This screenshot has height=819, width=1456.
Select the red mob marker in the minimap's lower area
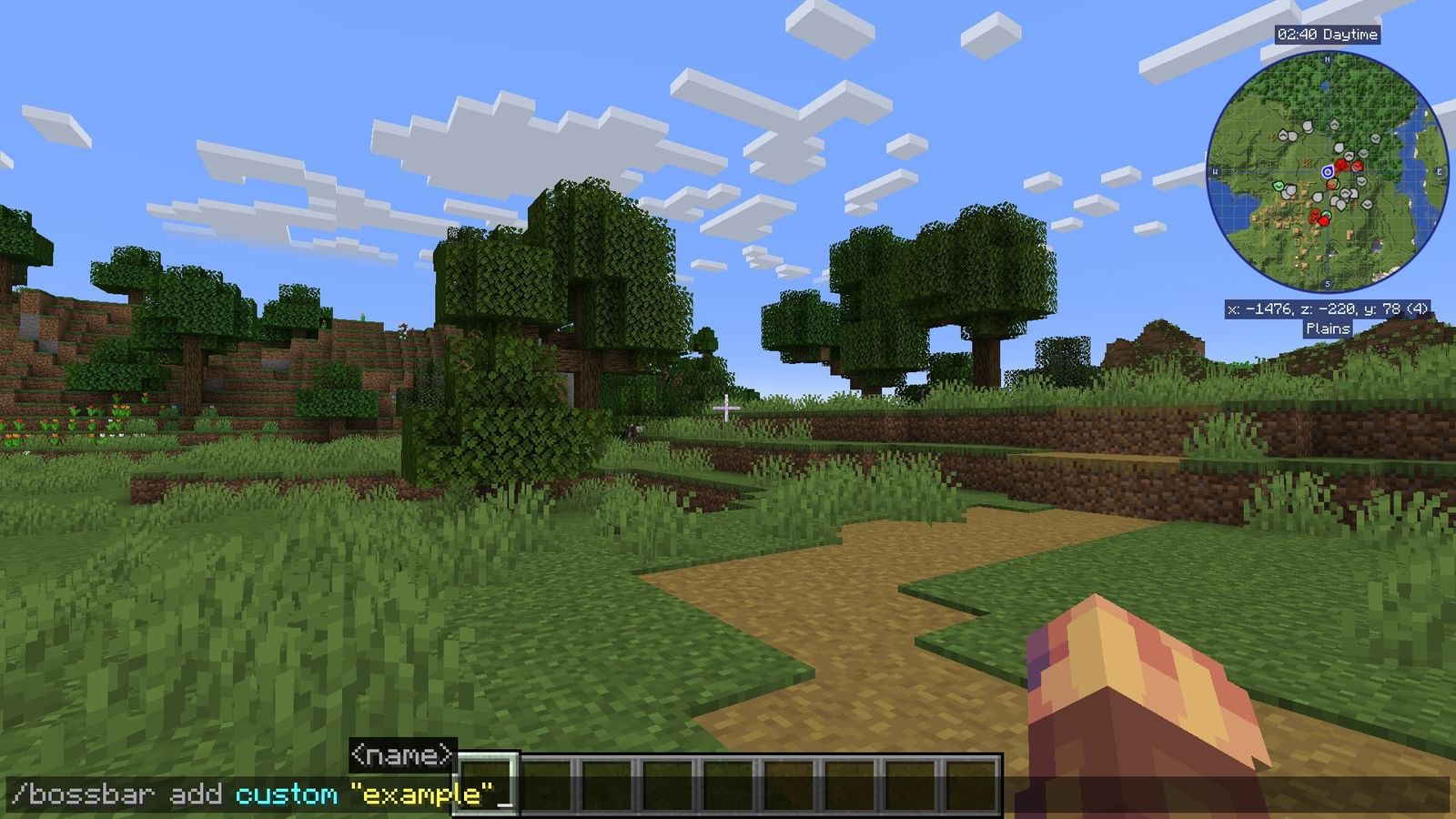click(x=1323, y=220)
